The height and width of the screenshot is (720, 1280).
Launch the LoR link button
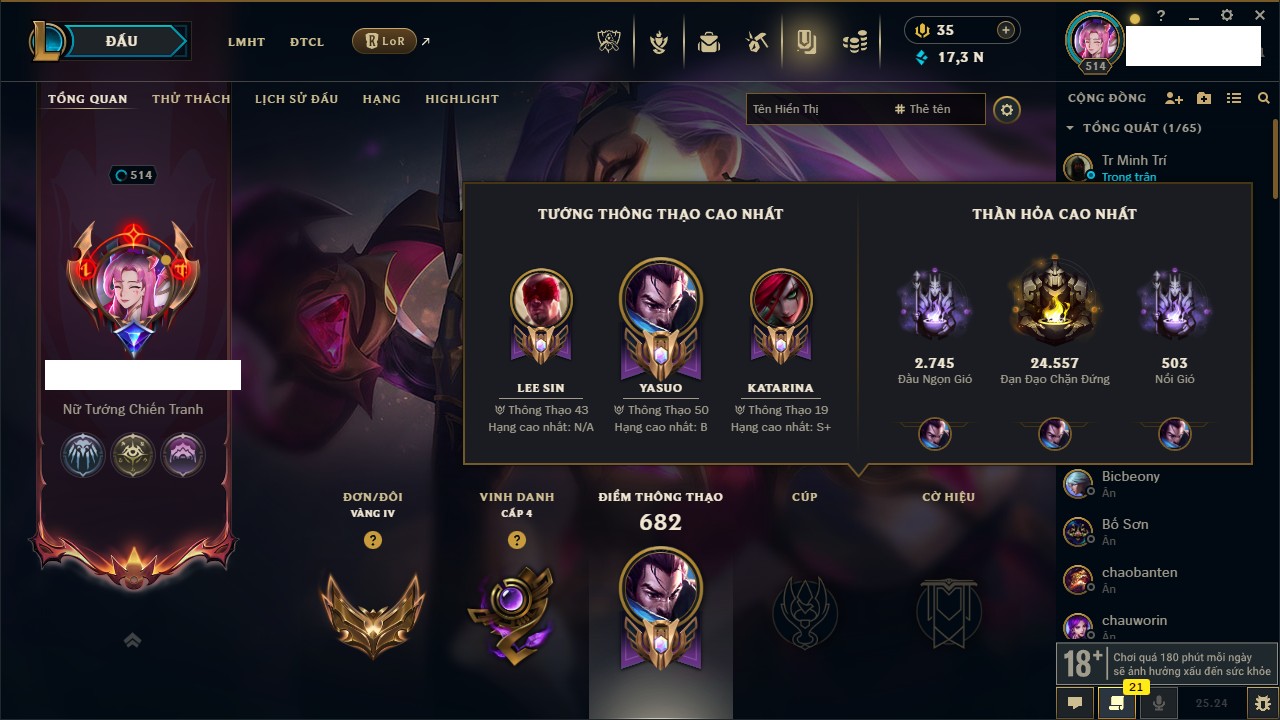click(x=385, y=41)
